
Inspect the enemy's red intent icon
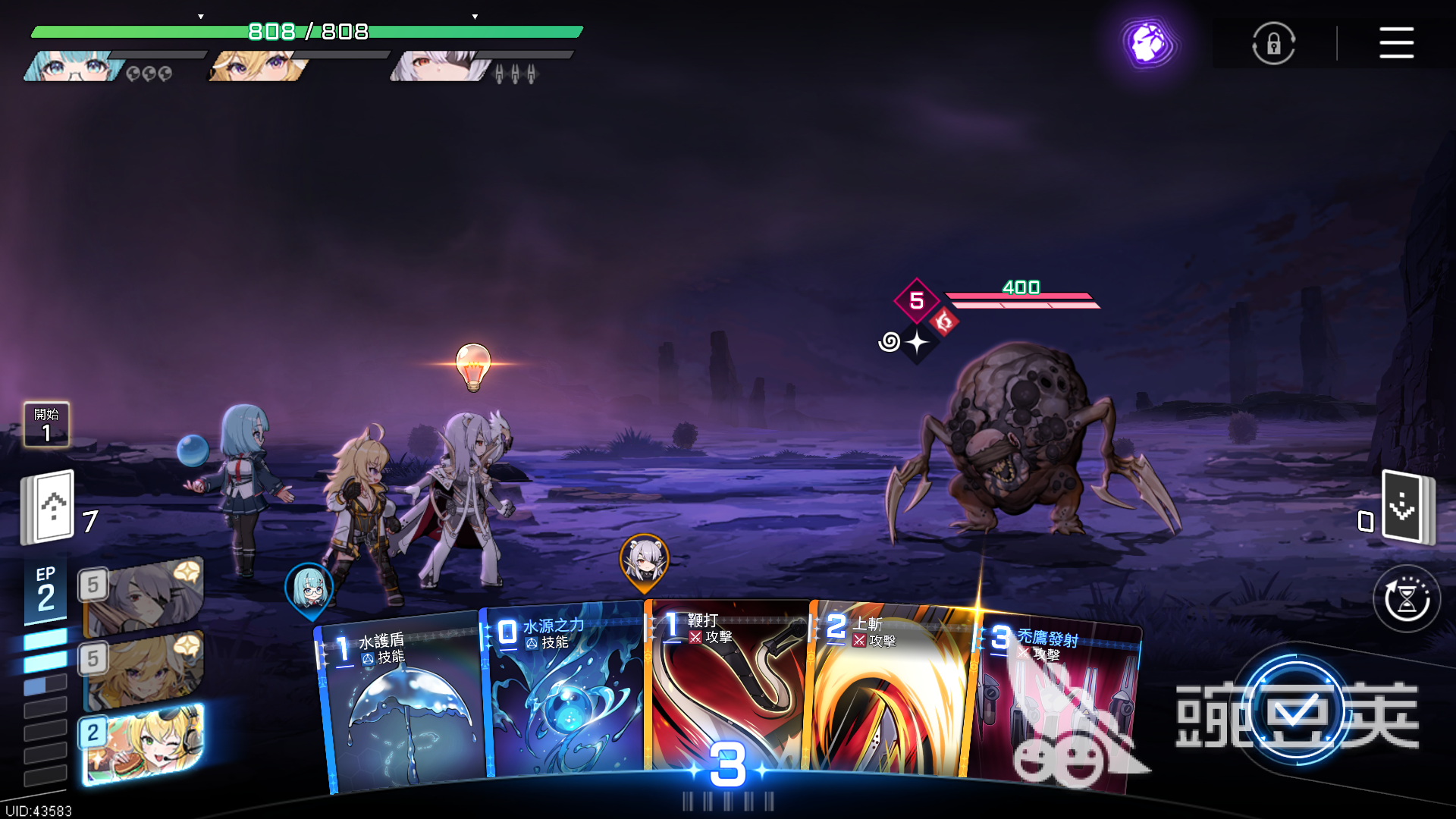point(944,322)
